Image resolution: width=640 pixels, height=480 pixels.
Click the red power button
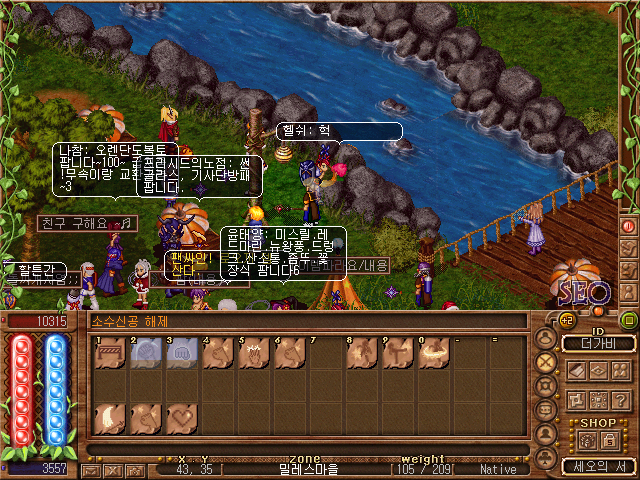point(629,226)
